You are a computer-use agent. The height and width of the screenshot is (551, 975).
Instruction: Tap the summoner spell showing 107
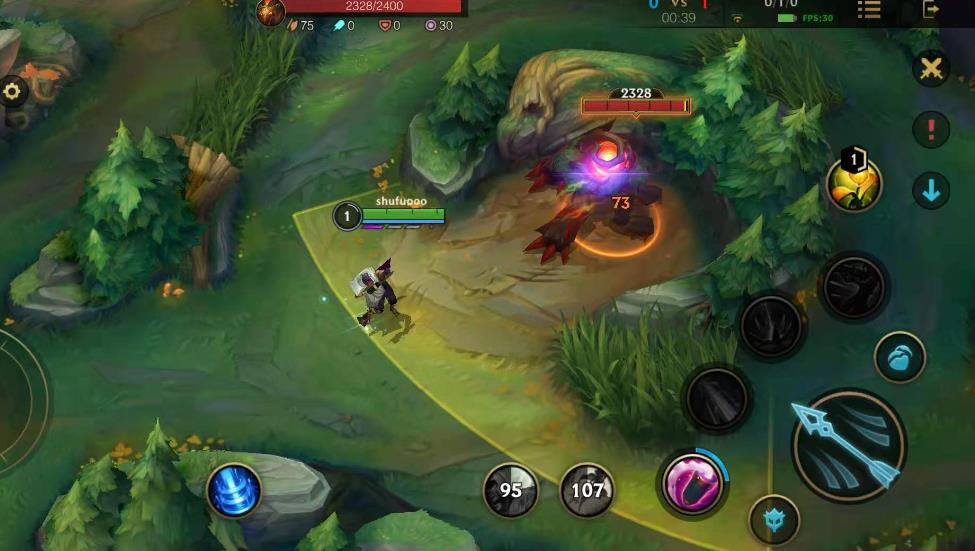[x=587, y=490]
